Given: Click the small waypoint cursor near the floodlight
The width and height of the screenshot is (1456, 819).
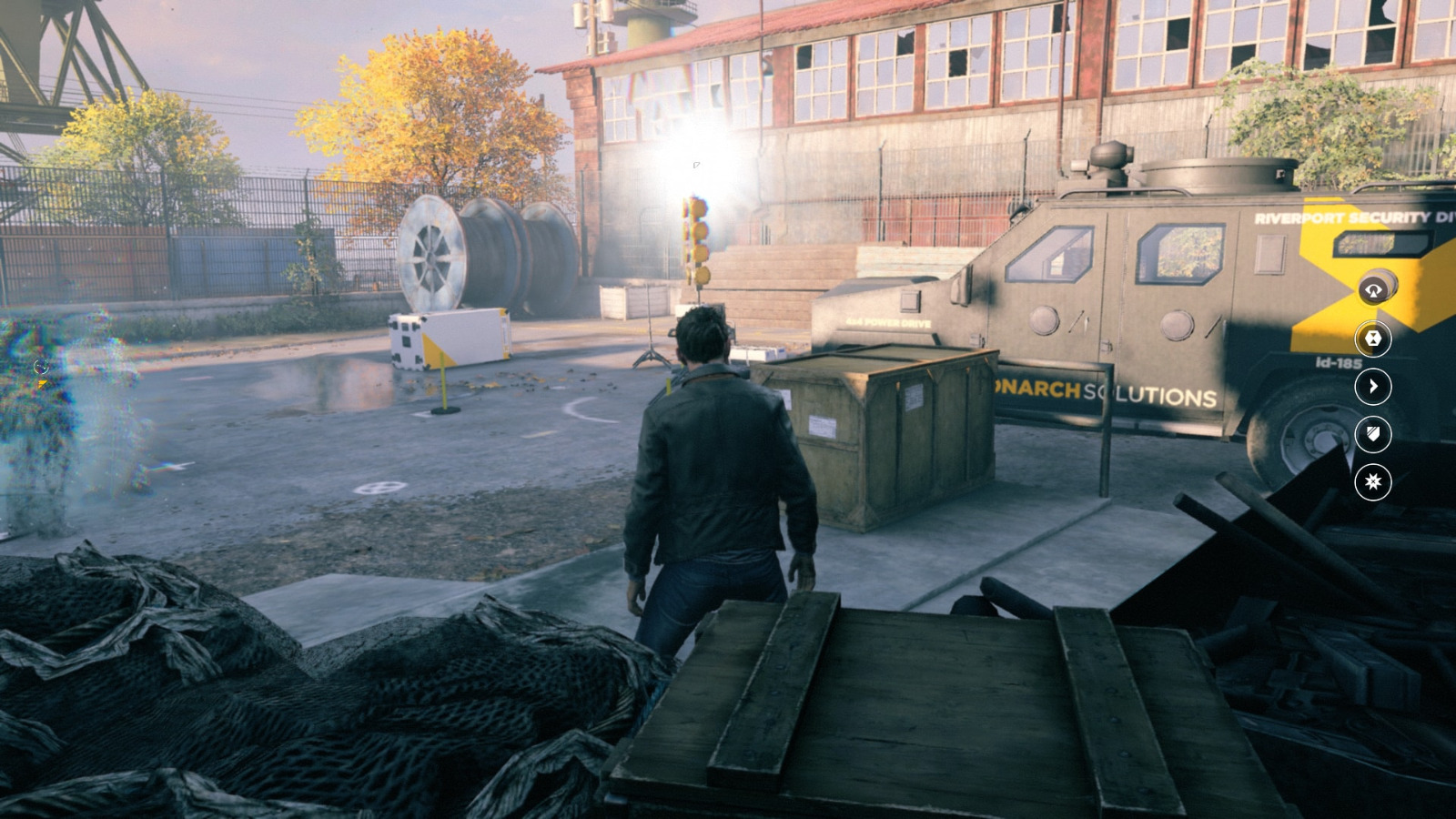Looking at the screenshot, I should pyautogui.click(x=697, y=167).
